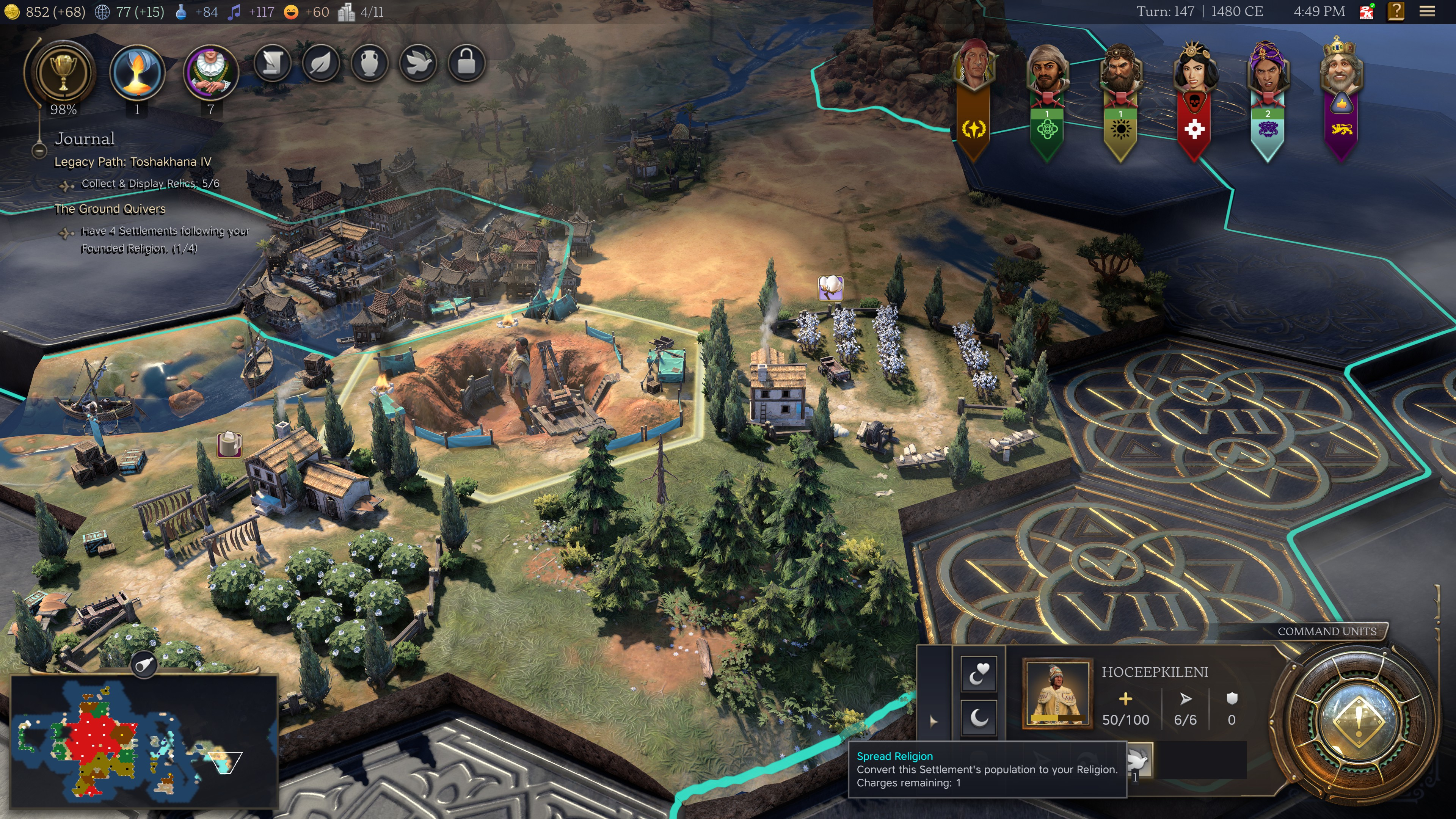Open the civics portrait showing 7
The image size is (1456, 819).
211,73
